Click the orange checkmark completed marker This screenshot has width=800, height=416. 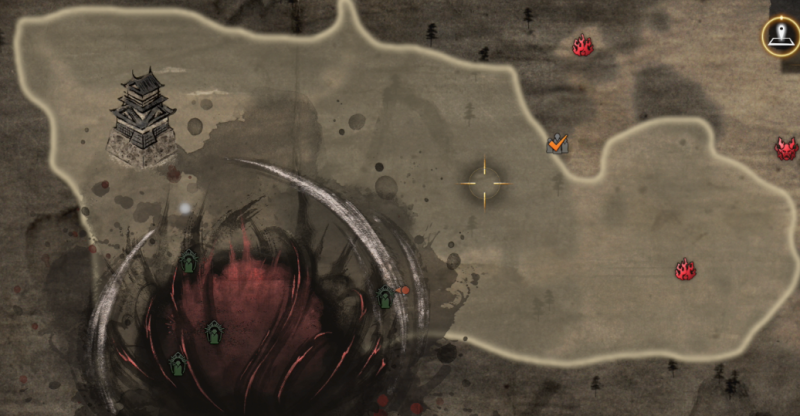coord(558,144)
